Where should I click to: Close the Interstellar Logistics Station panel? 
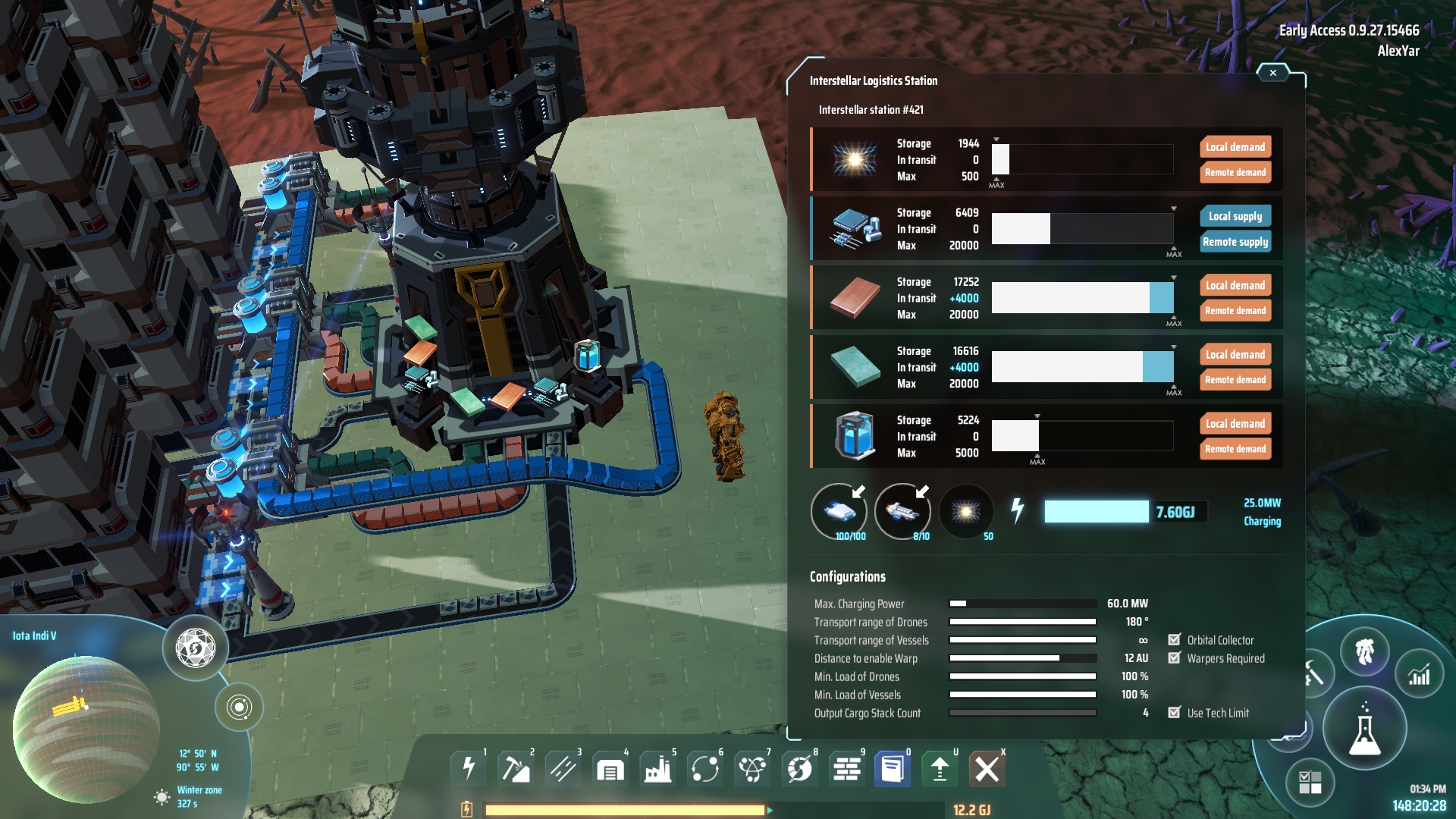(x=1272, y=73)
